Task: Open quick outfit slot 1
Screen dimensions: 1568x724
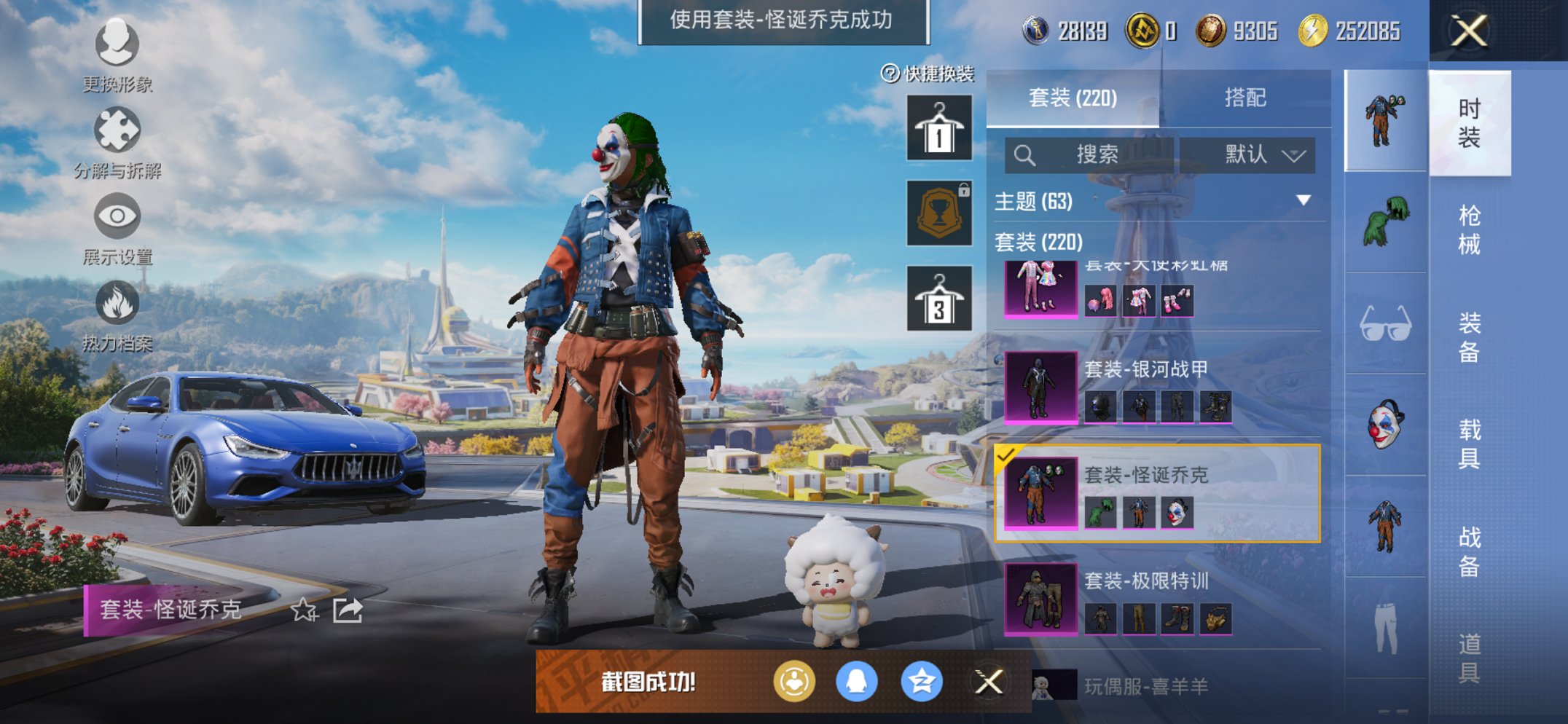Action: click(938, 128)
